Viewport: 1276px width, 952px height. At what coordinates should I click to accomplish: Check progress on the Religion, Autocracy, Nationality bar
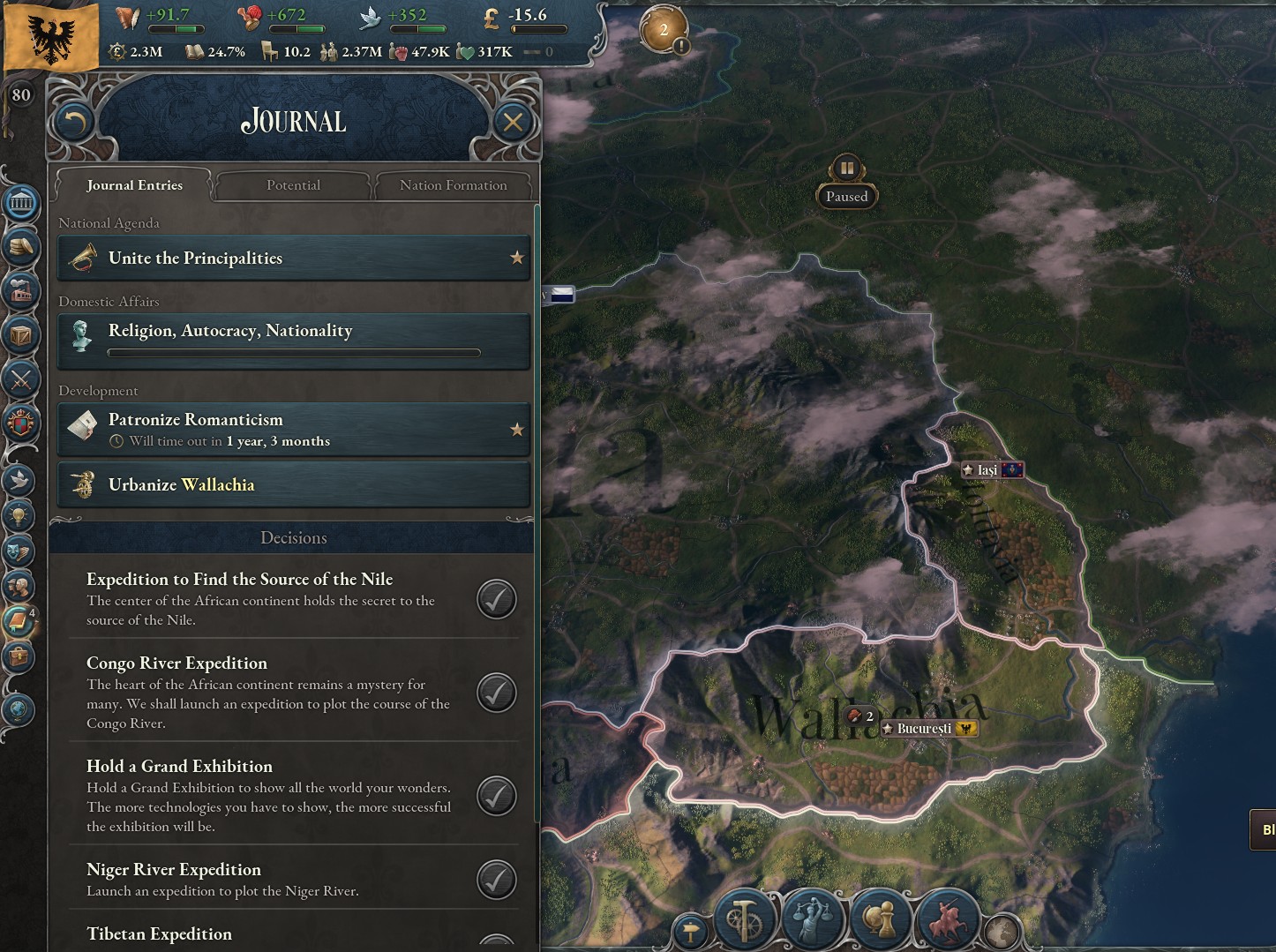click(x=294, y=353)
